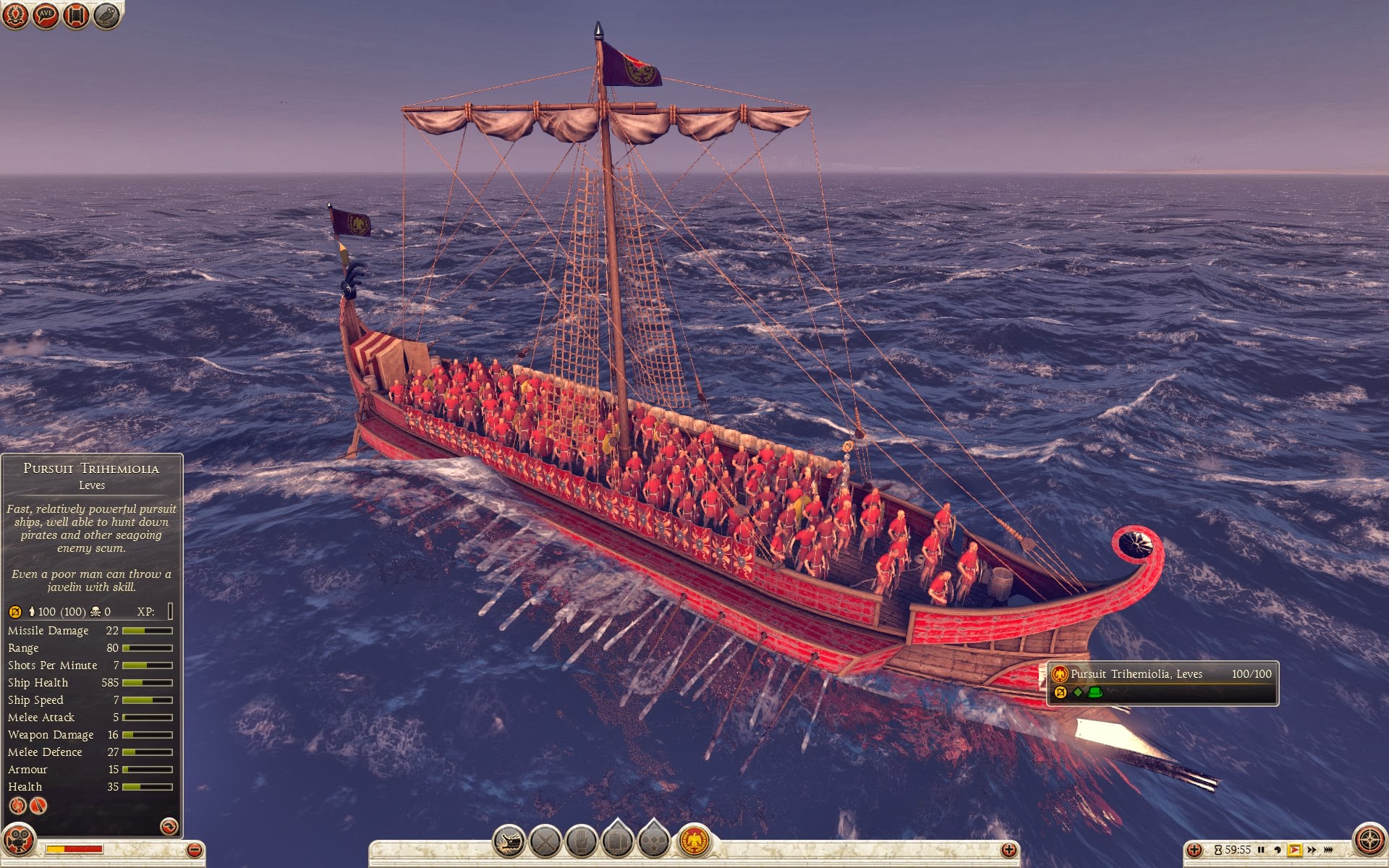Click the grey owl advisor button
Screen dimensions: 1389x868
click(106, 15)
